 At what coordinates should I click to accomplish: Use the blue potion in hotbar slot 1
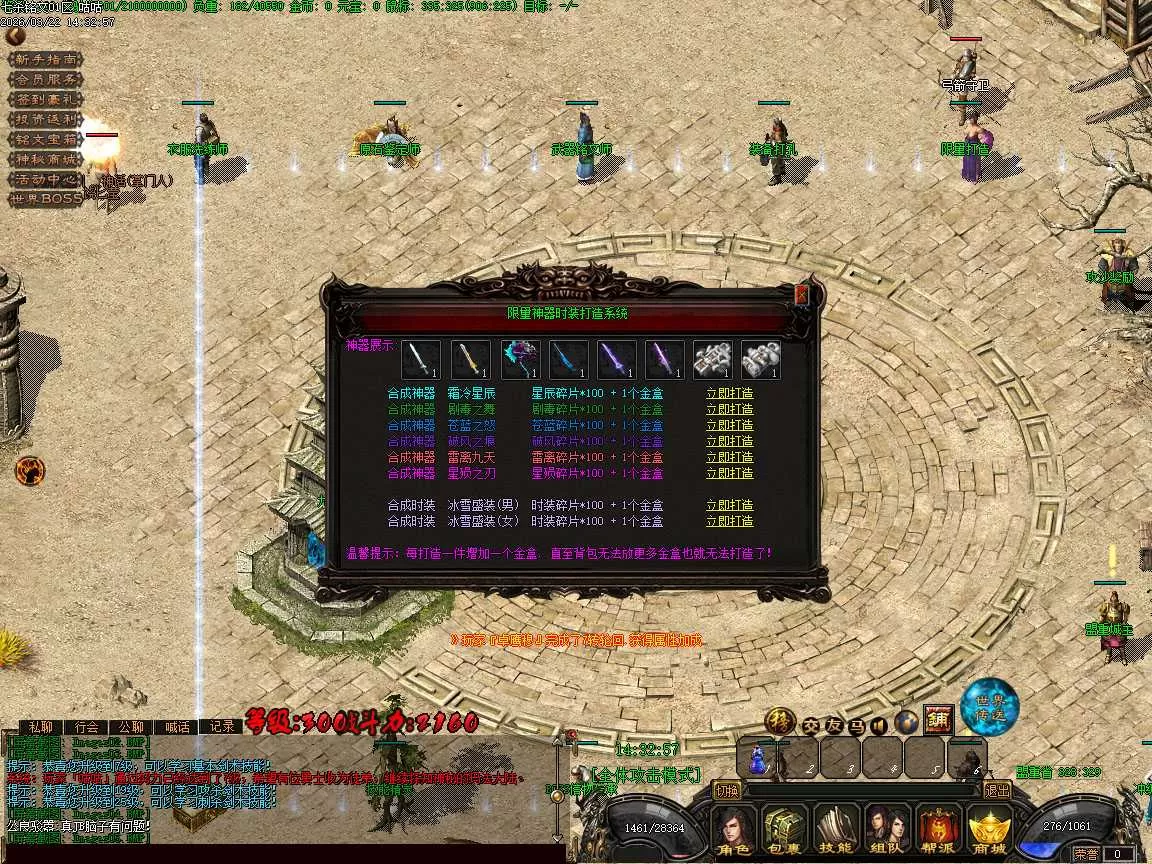pos(757,758)
